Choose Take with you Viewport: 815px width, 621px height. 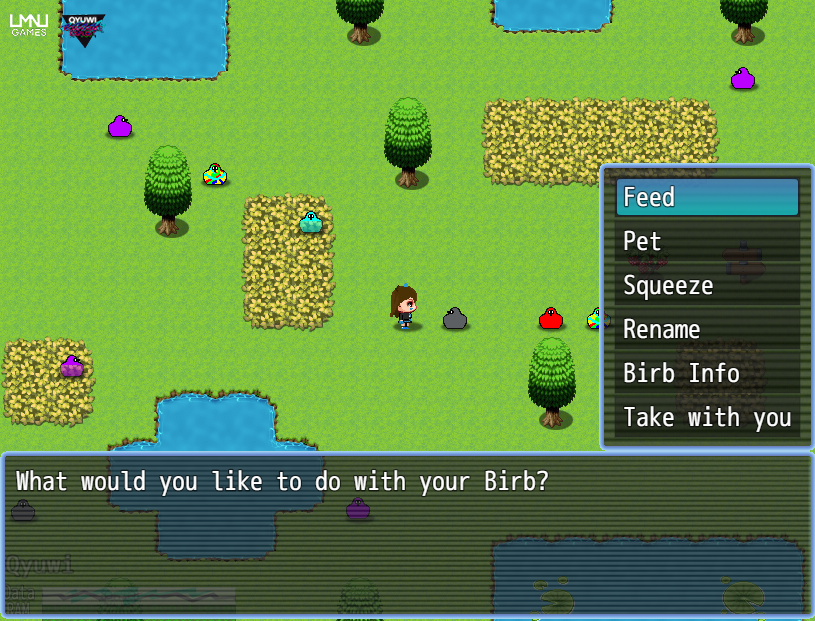(707, 418)
